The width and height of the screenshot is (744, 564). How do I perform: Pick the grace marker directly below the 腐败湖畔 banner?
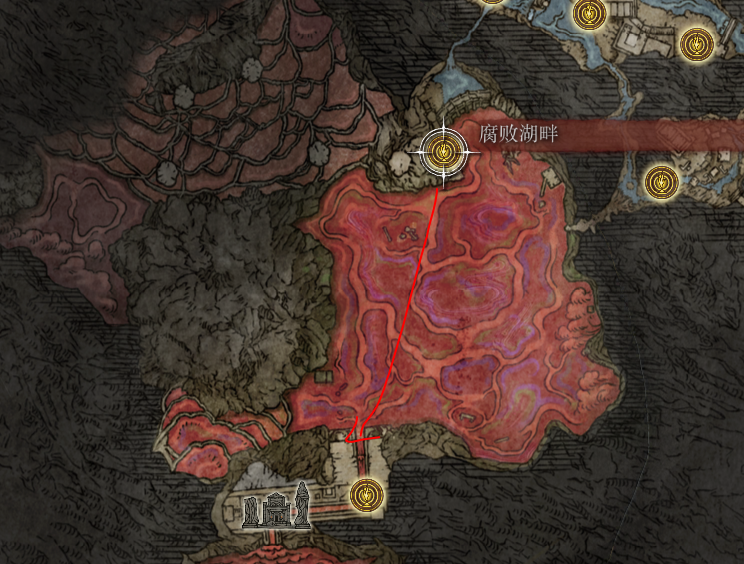[659, 181]
